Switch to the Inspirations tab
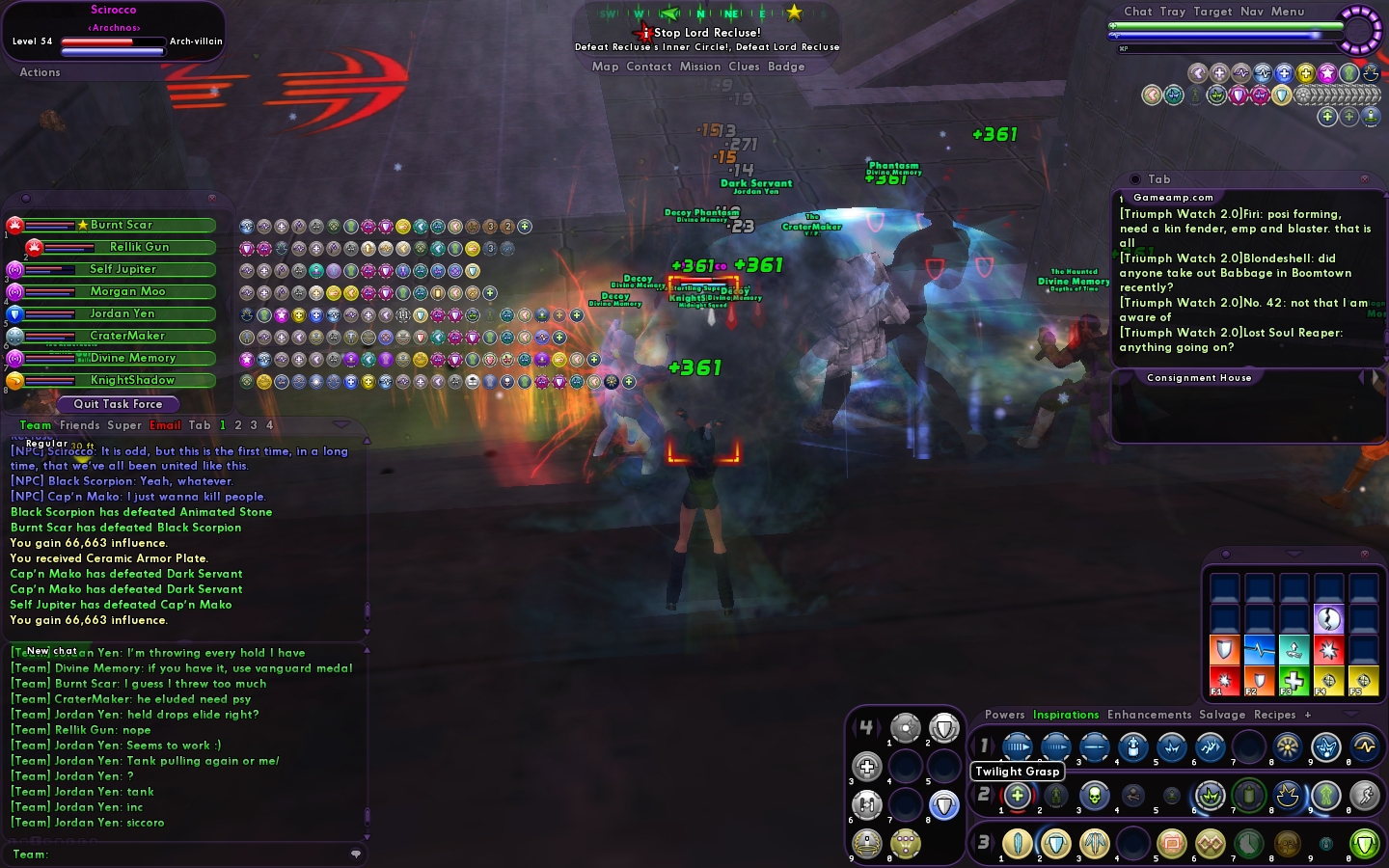Image resolution: width=1389 pixels, height=868 pixels. 1066,715
